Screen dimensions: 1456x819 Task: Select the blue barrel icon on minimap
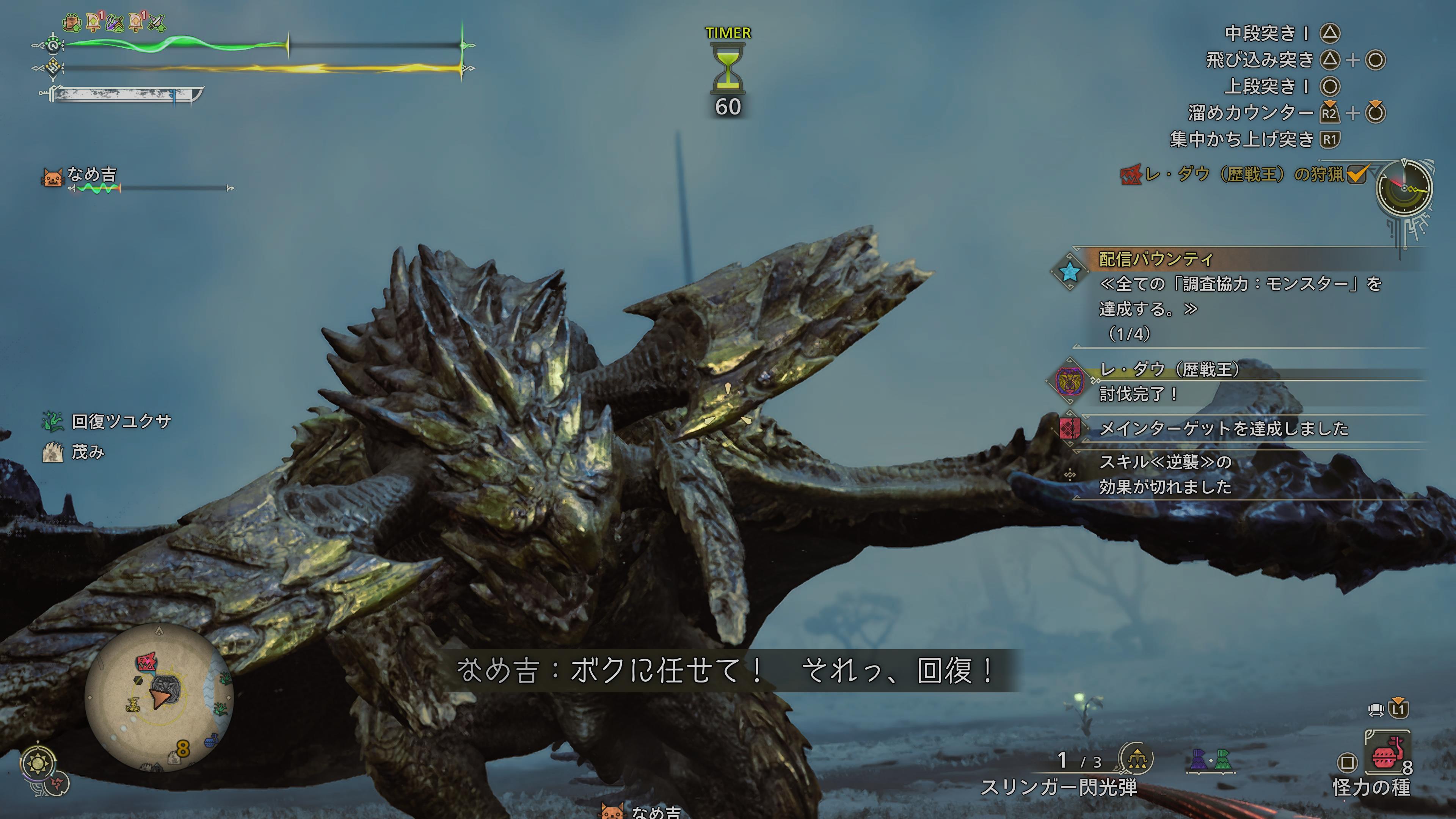click(210, 740)
